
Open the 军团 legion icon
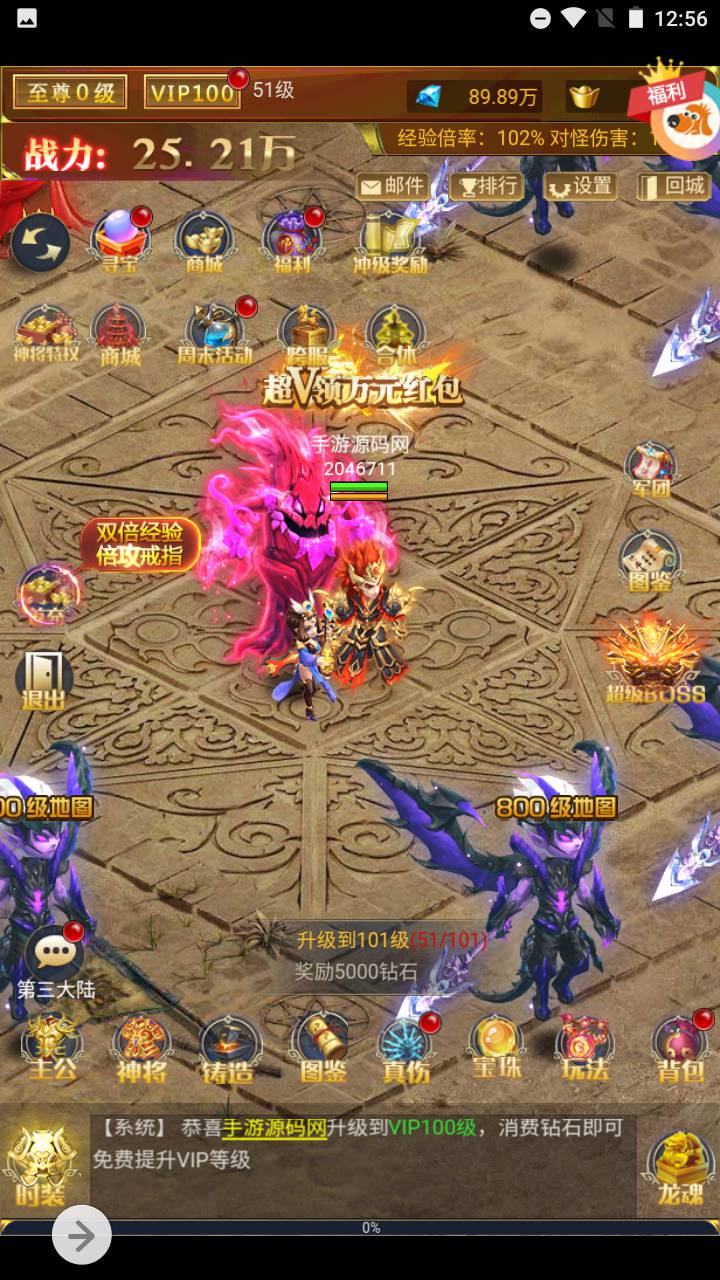[x=651, y=470]
